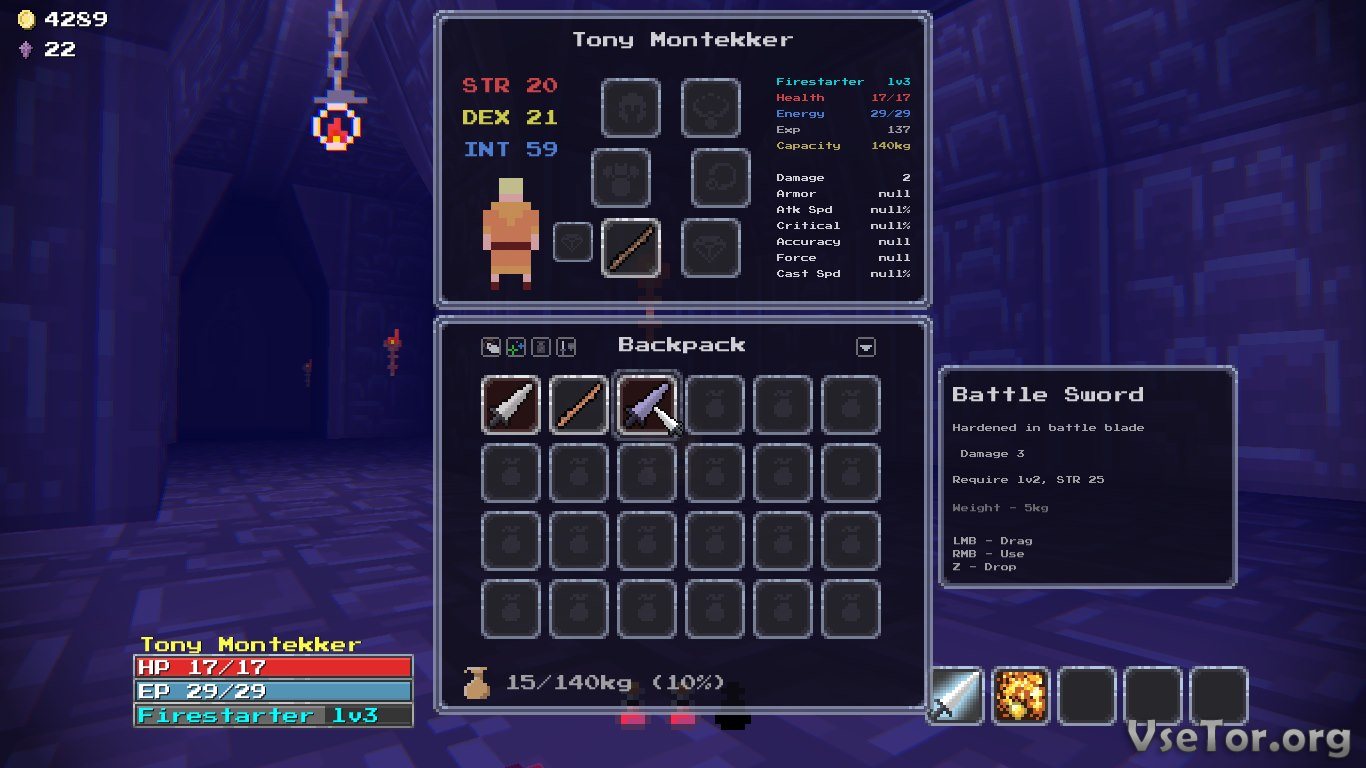Select the empty helmet equipment slot
The width and height of the screenshot is (1366, 768).
631,108
